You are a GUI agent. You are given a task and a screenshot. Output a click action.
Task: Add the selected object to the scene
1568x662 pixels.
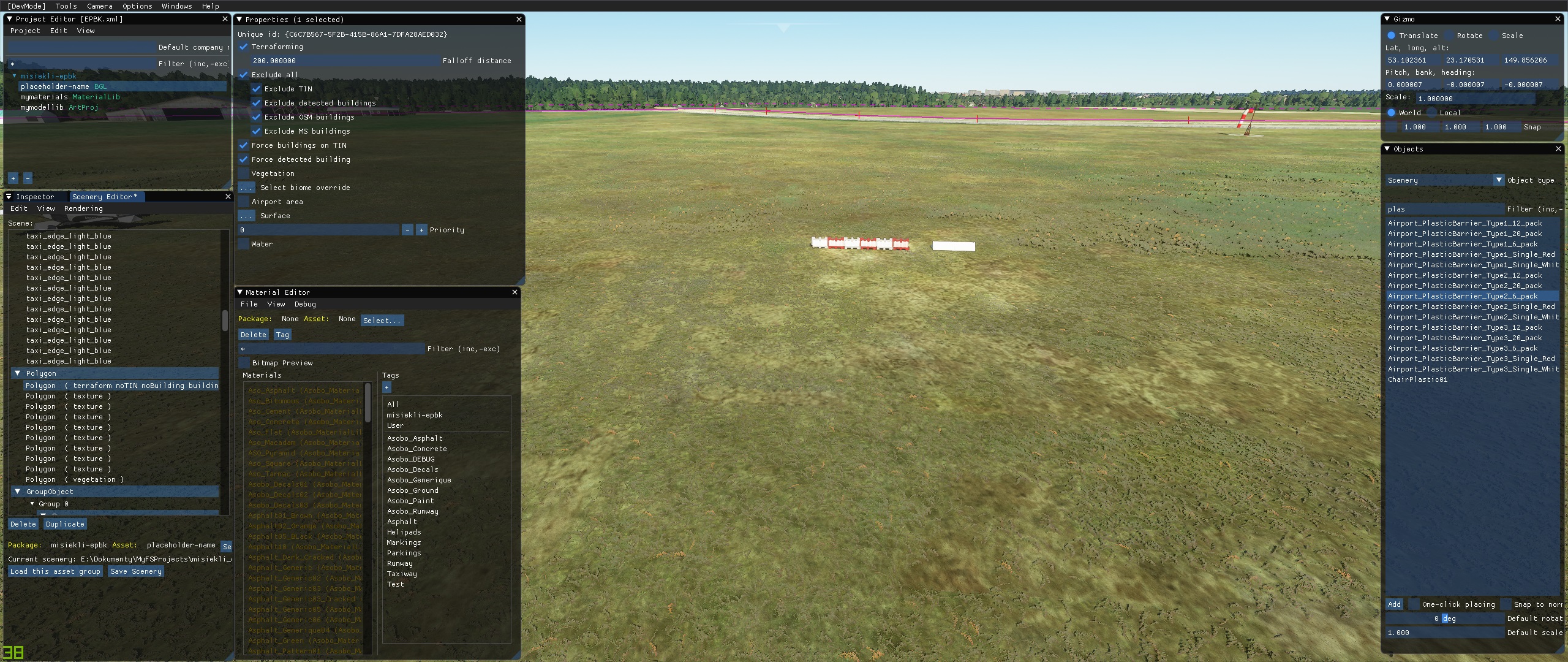(x=1394, y=604)
